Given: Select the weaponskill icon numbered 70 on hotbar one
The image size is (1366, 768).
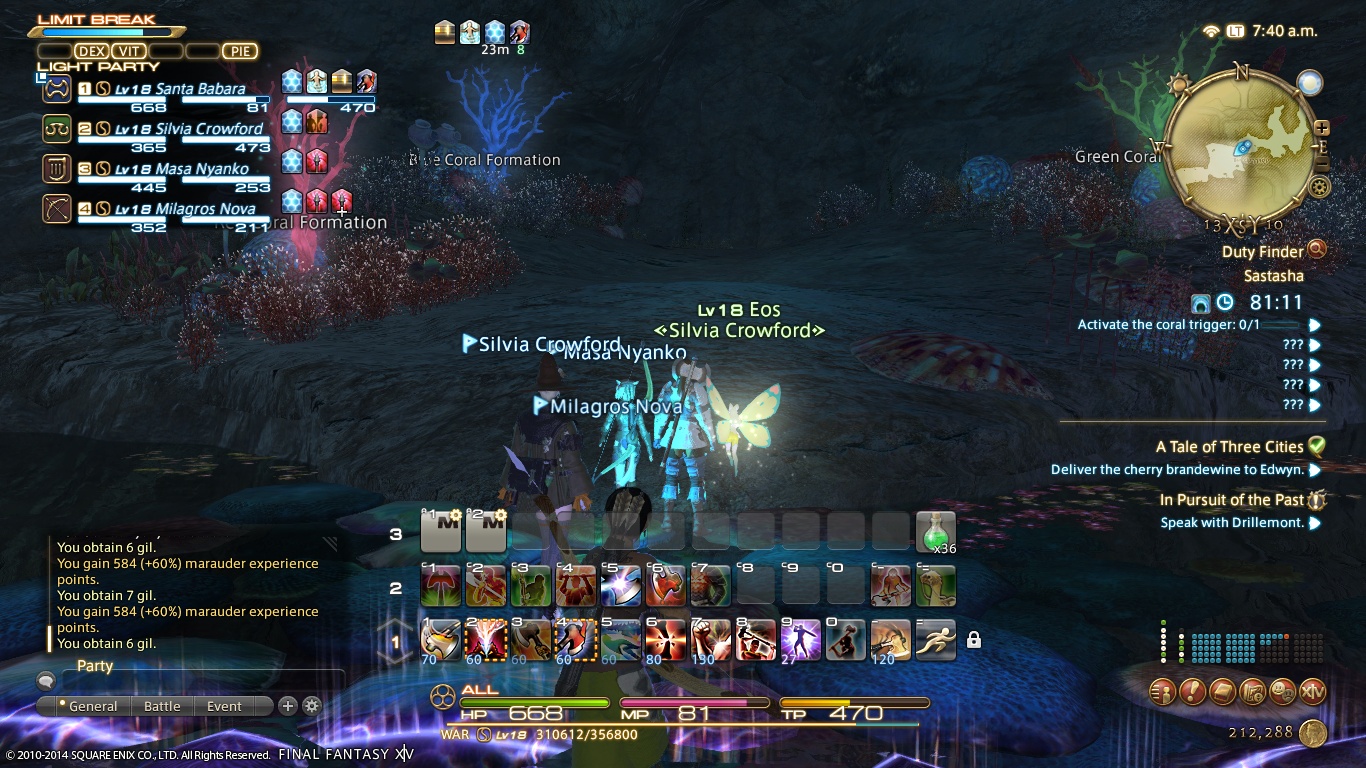Looking at the screenshot, I should point(441,640).
